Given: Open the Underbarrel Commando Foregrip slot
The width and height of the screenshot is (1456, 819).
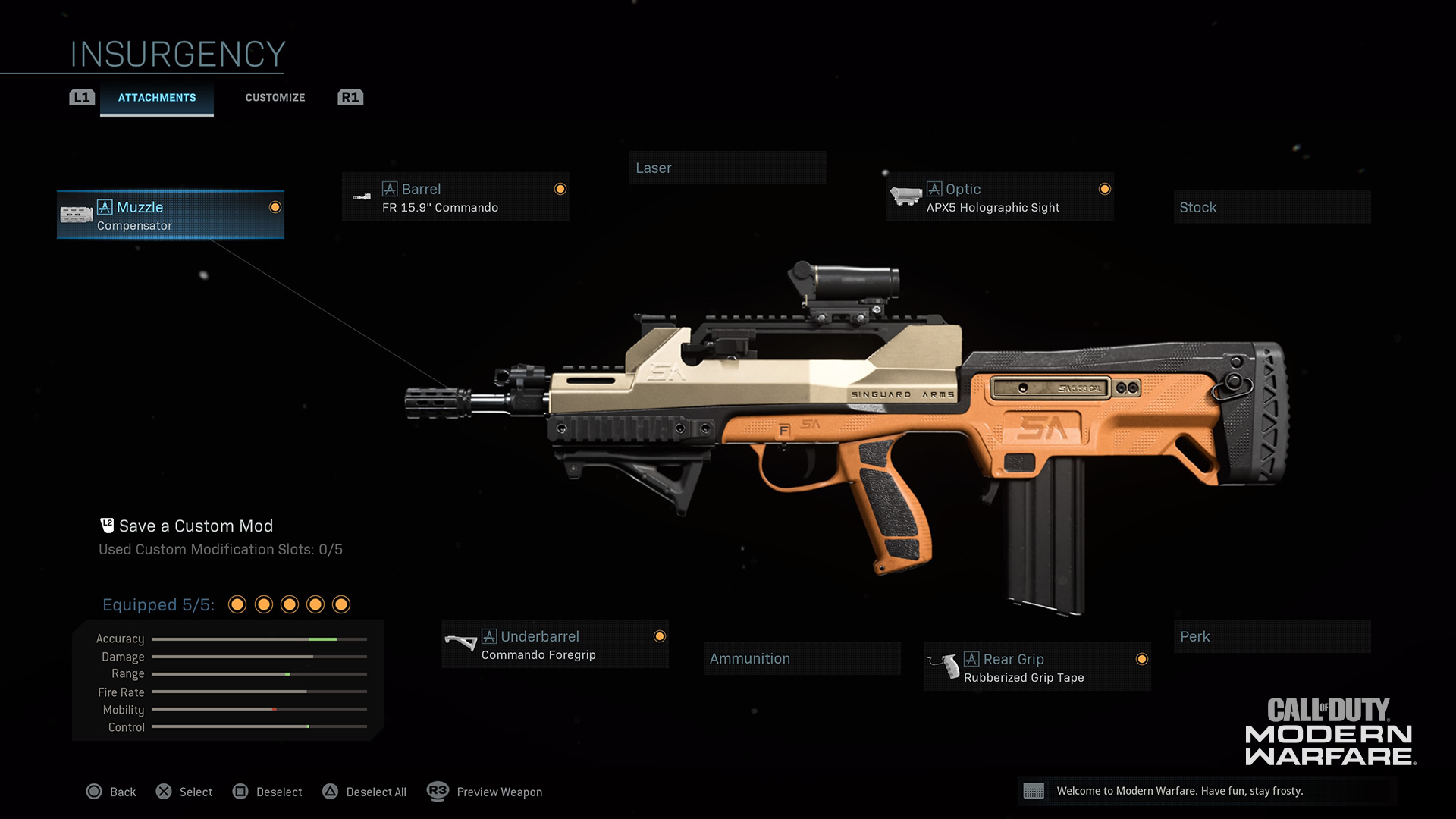Looking at the screenshot, I should point(555,645).
